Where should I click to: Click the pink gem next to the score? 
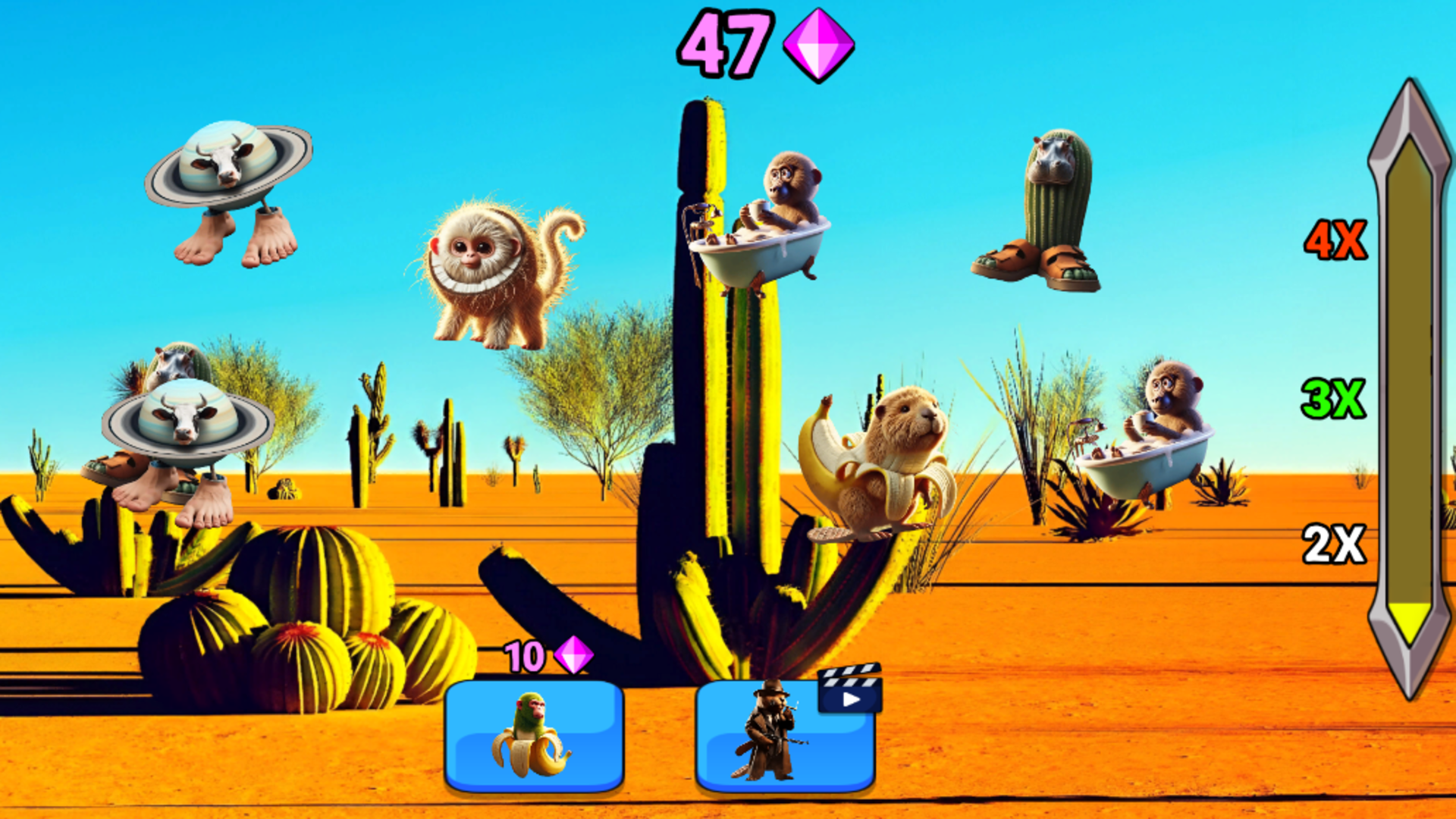pyautogui.click(x=816, y=47)
